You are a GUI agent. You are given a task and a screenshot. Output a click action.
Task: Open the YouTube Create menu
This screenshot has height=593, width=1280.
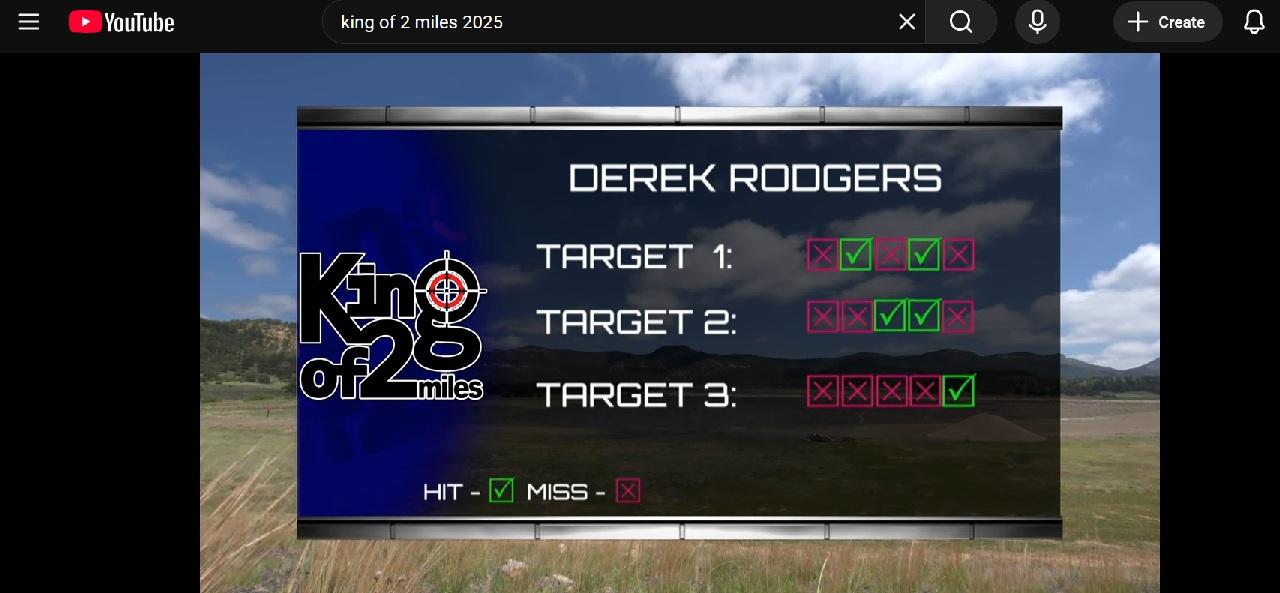pyautogui.click(x=1167, y=22)
